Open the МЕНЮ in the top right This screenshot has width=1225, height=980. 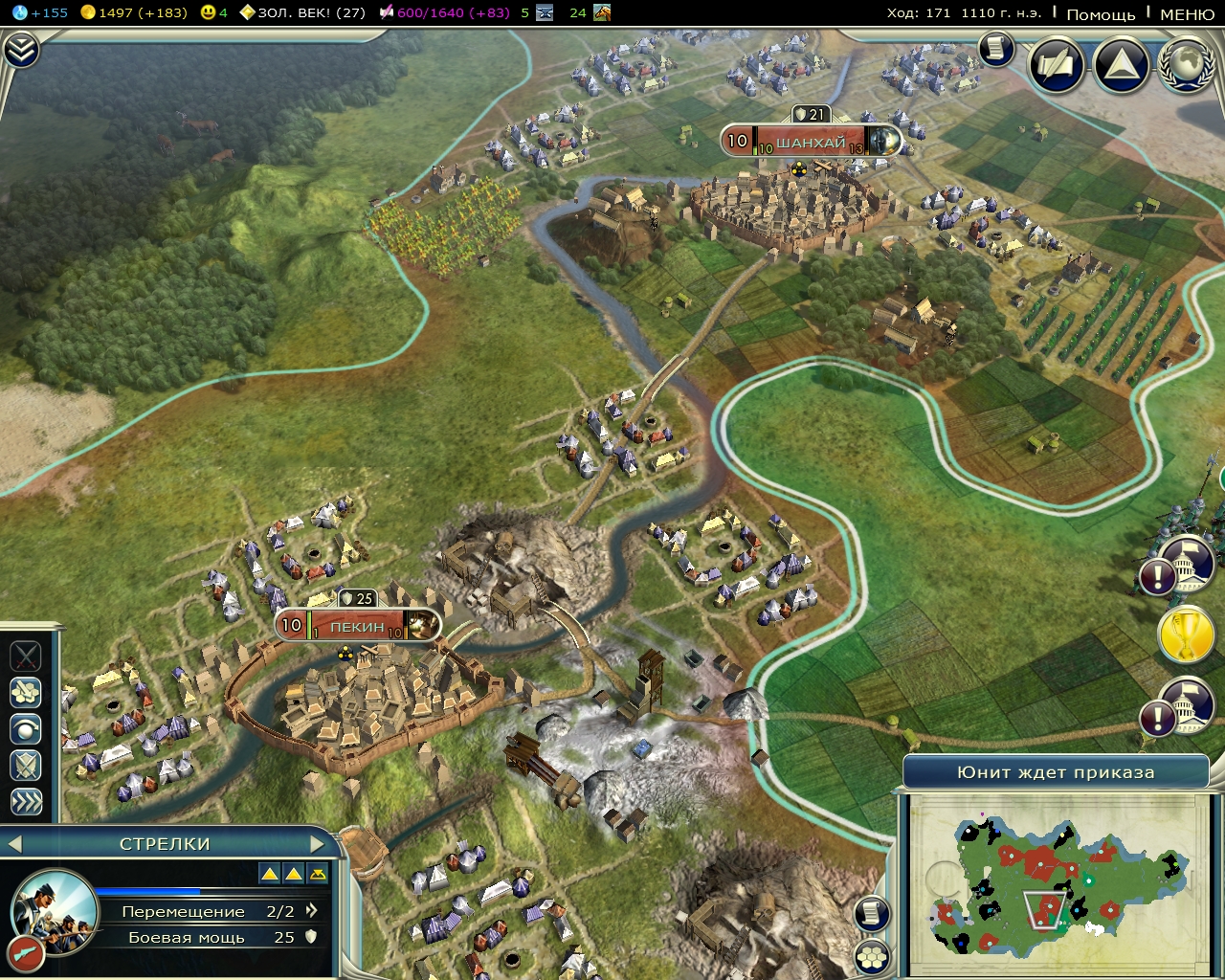(1187, 15)
